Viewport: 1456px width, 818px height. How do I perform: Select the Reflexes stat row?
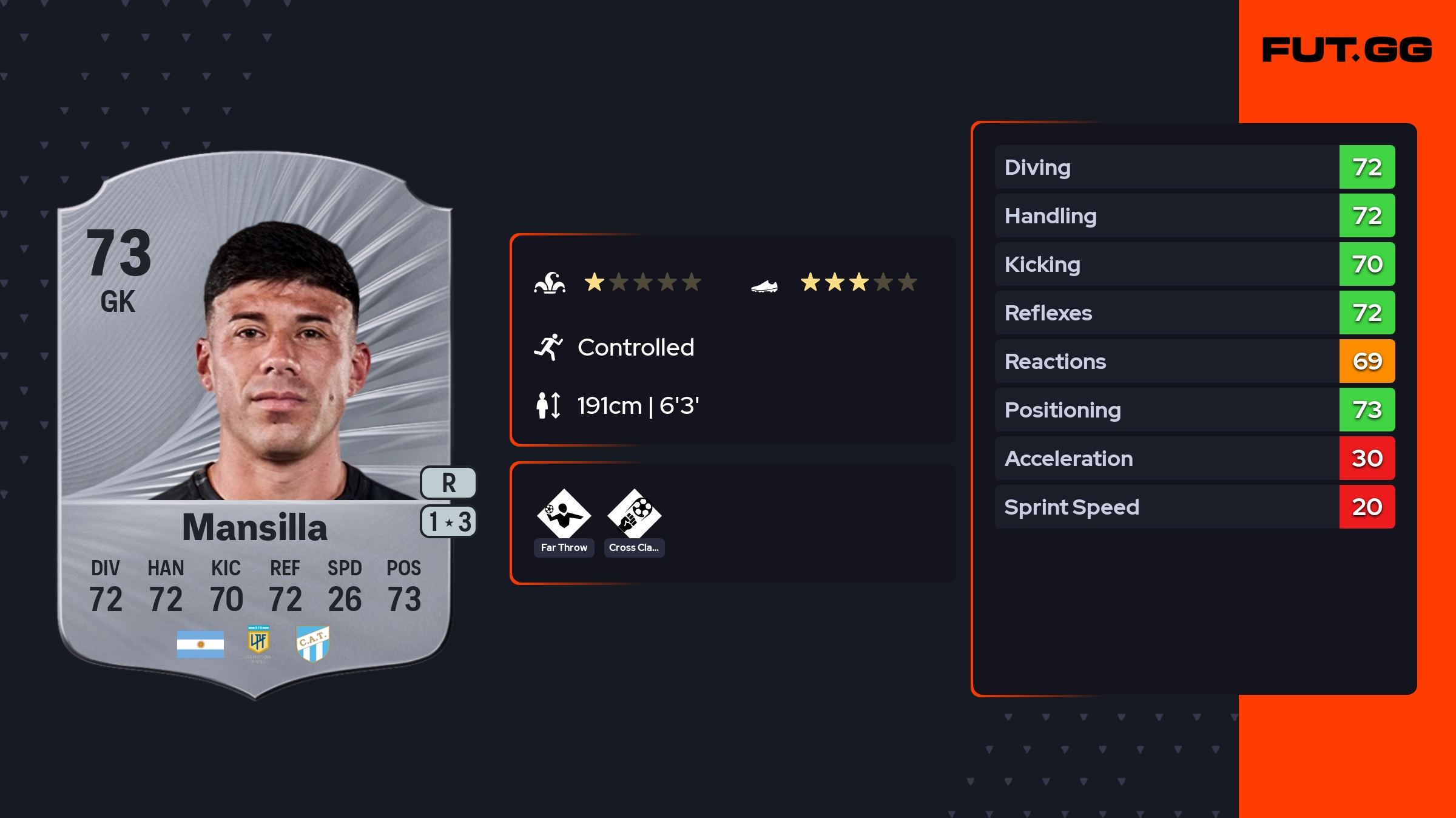pyautogui.click(x=1195, y=313)
